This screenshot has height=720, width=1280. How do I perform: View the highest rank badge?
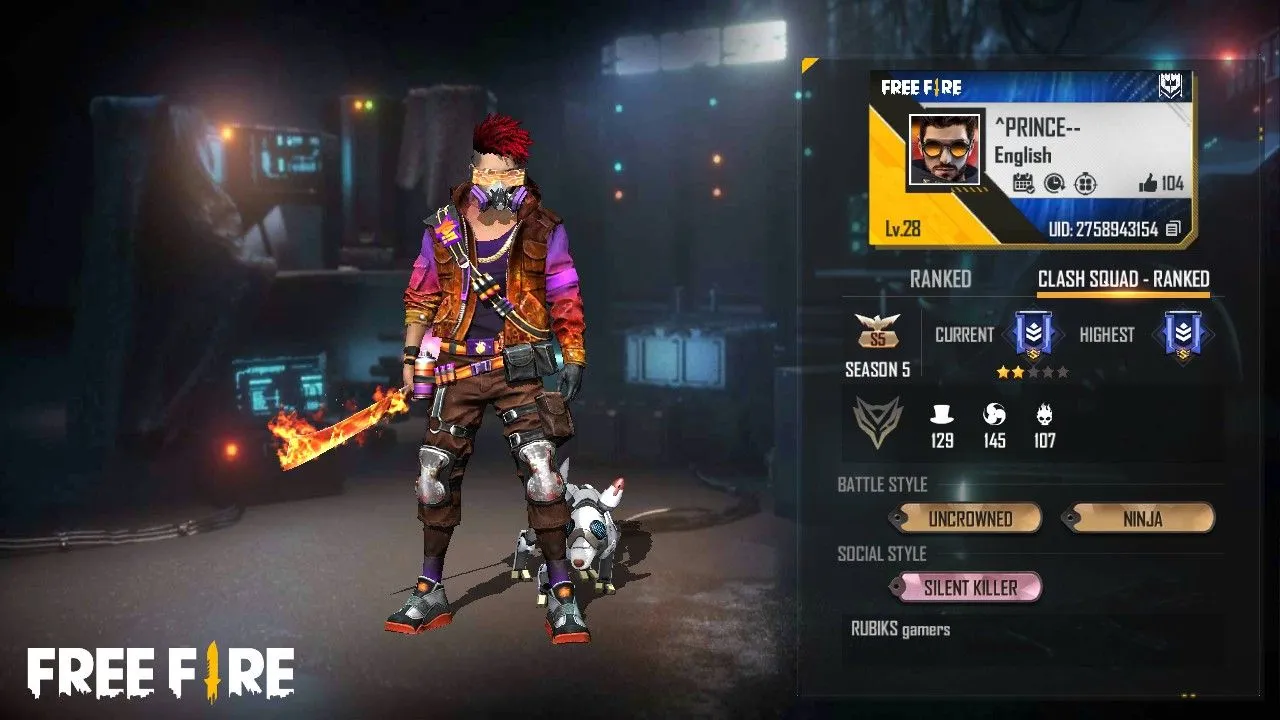click(1181, 335)
